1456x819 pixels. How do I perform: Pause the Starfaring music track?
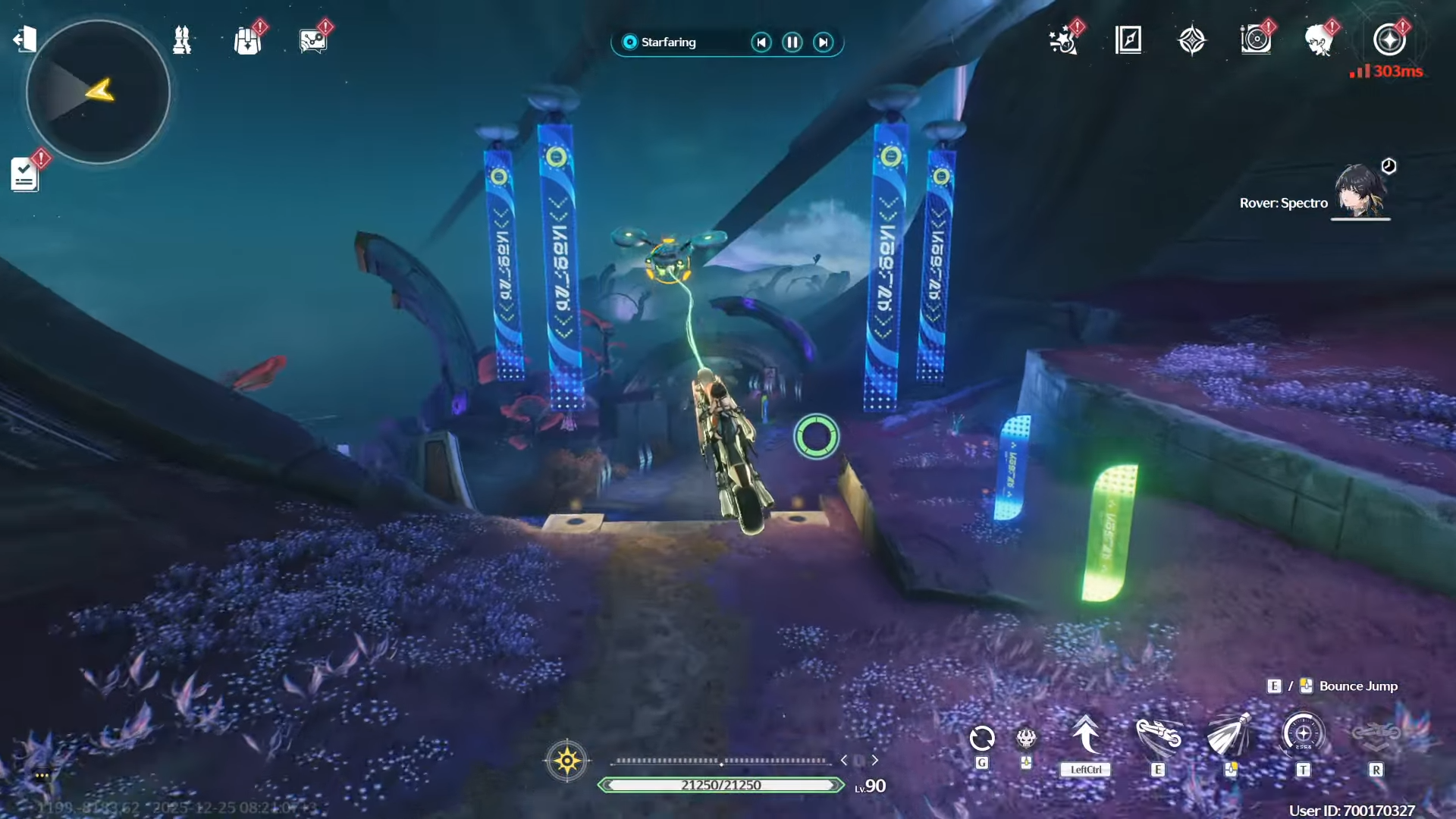(792, 42)
